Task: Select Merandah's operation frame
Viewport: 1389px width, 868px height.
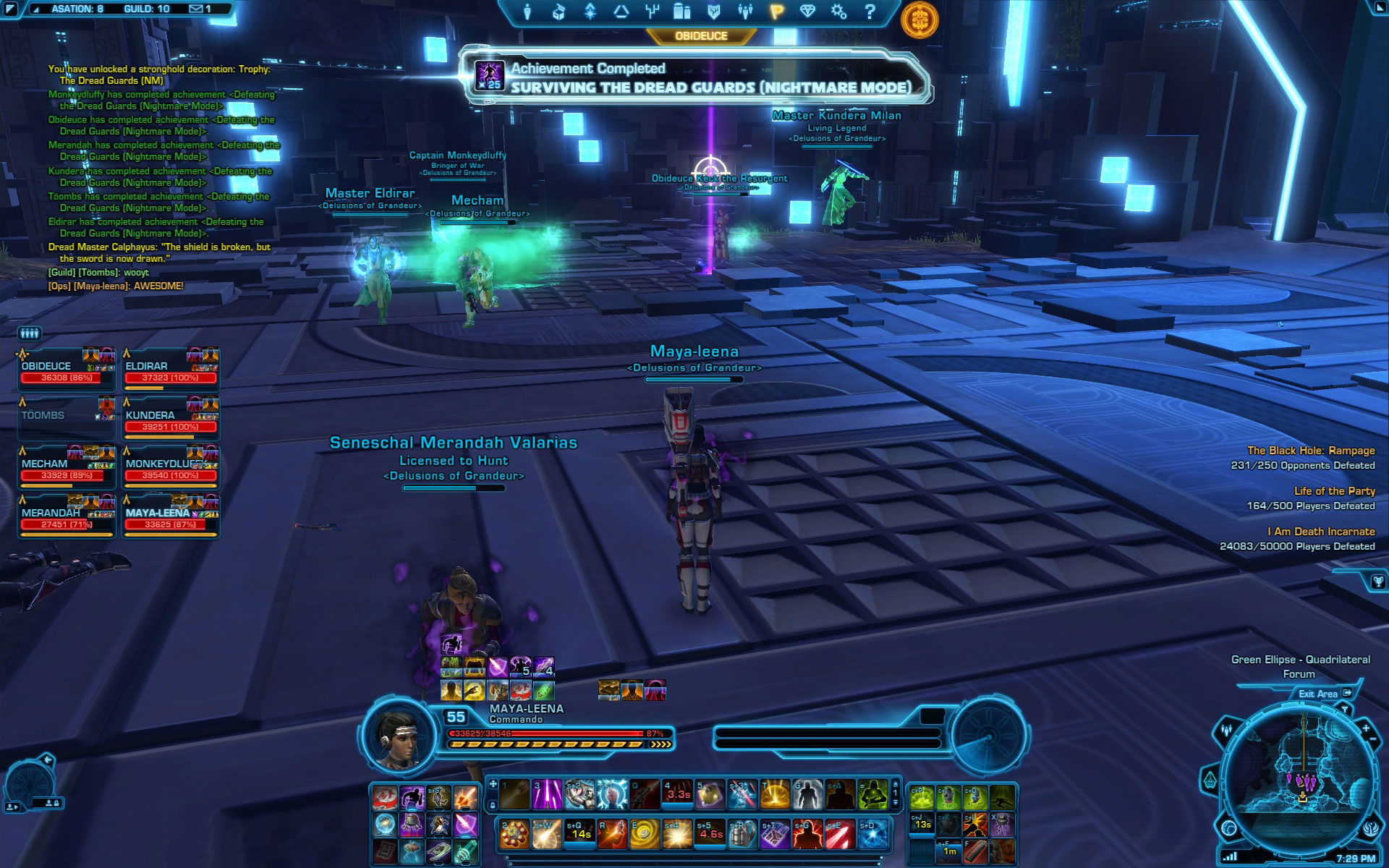Action: (x=67, y=516)
